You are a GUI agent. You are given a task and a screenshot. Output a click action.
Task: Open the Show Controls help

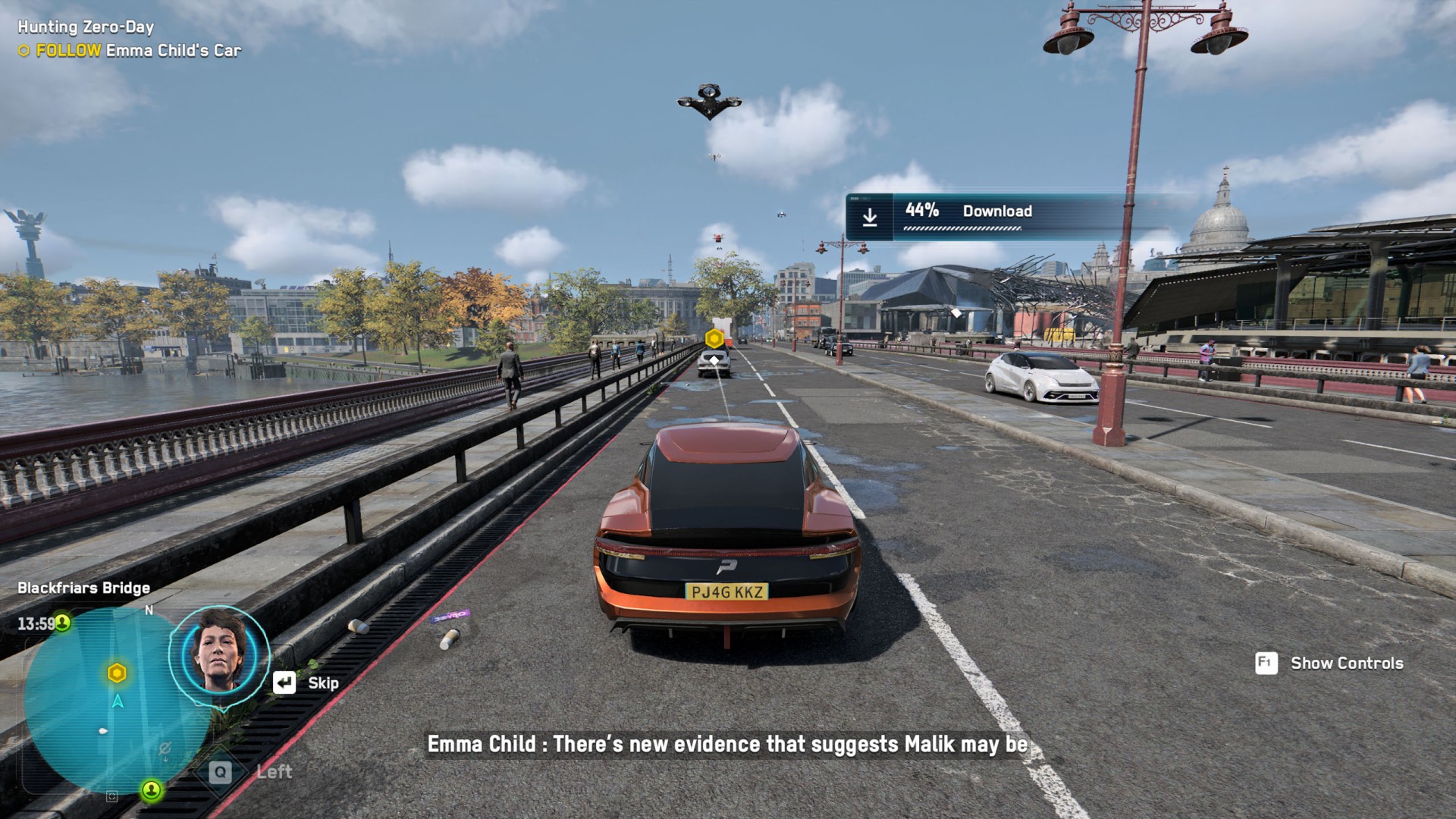tap(1330, 664)
